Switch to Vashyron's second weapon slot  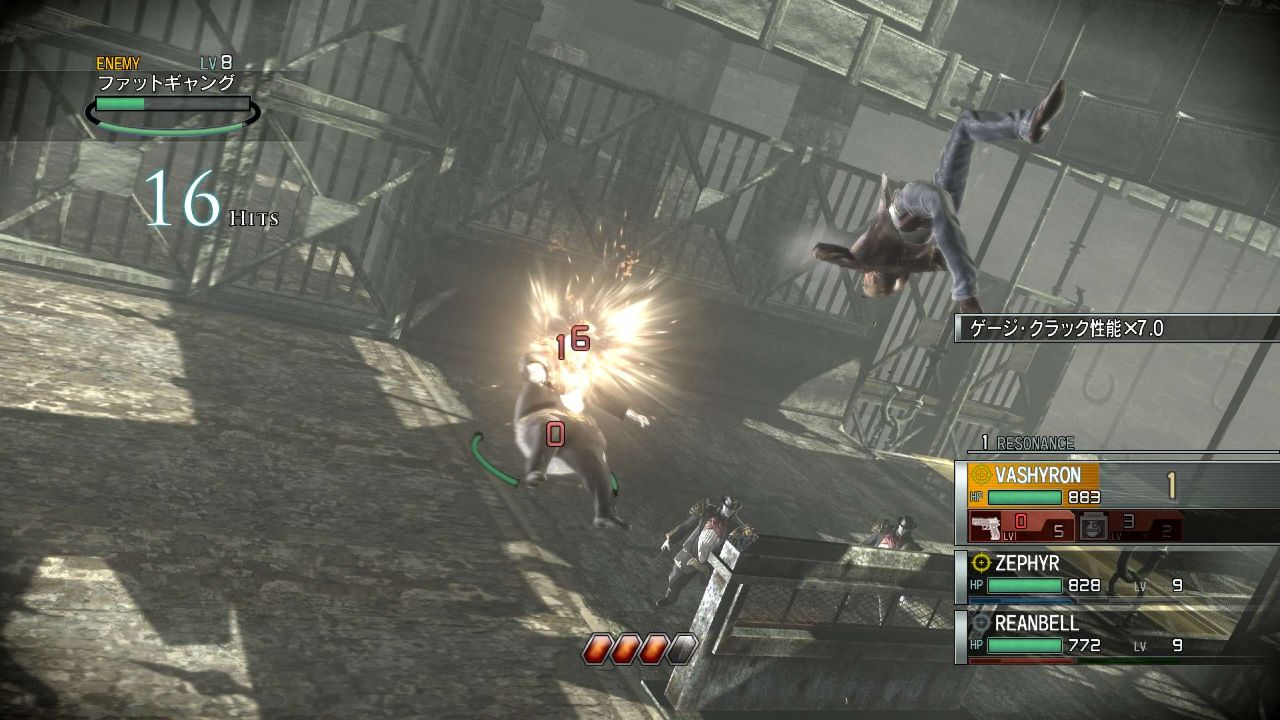click(1129, 526)
